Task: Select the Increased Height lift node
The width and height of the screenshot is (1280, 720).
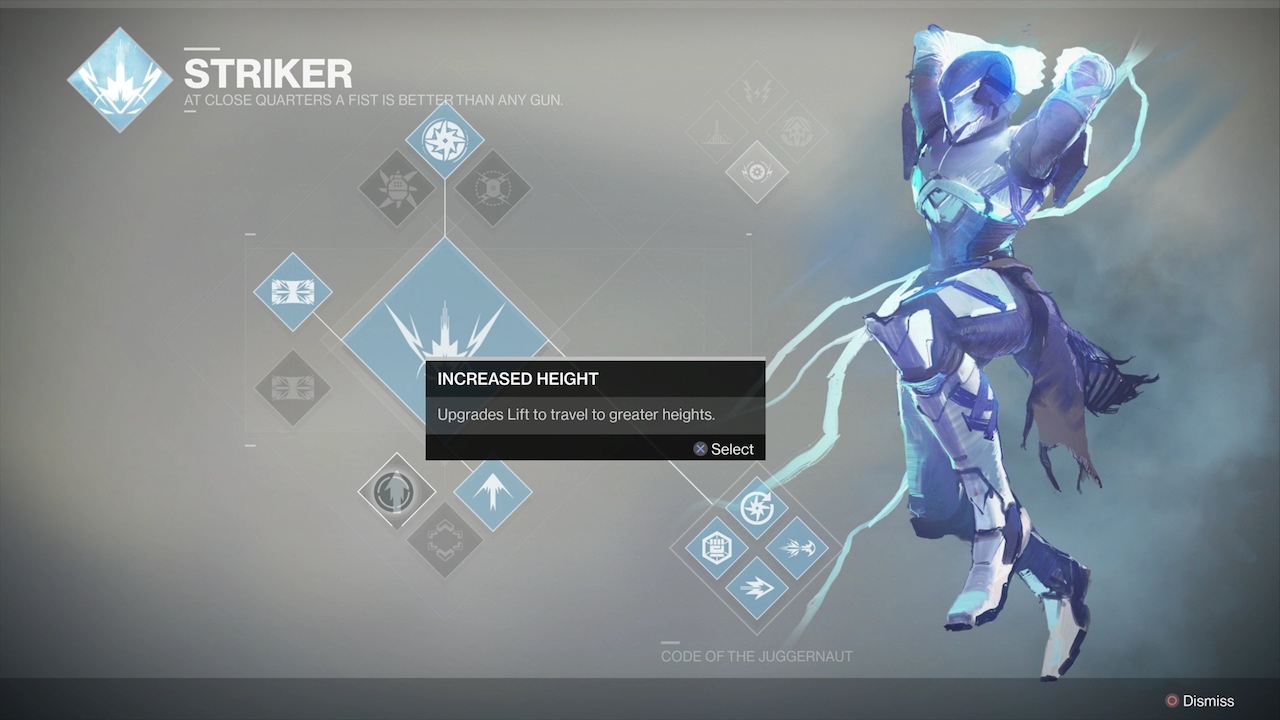Action: pos(397,491)
